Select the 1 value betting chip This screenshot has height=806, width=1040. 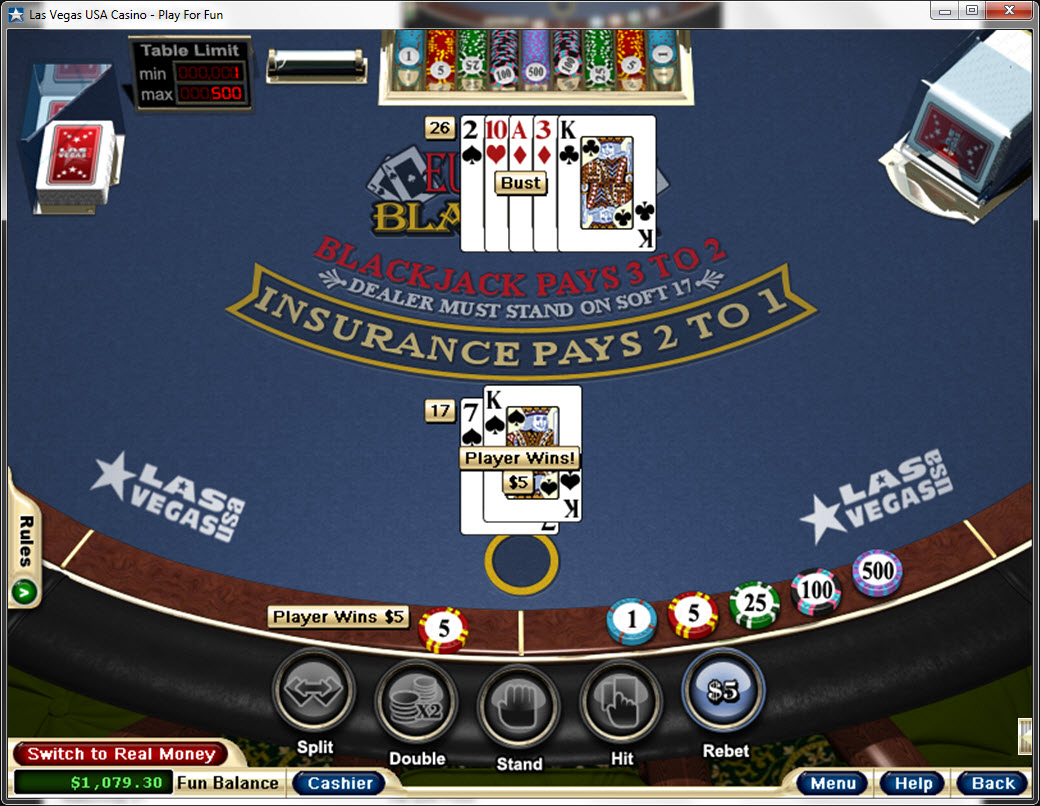click(632, 621)
